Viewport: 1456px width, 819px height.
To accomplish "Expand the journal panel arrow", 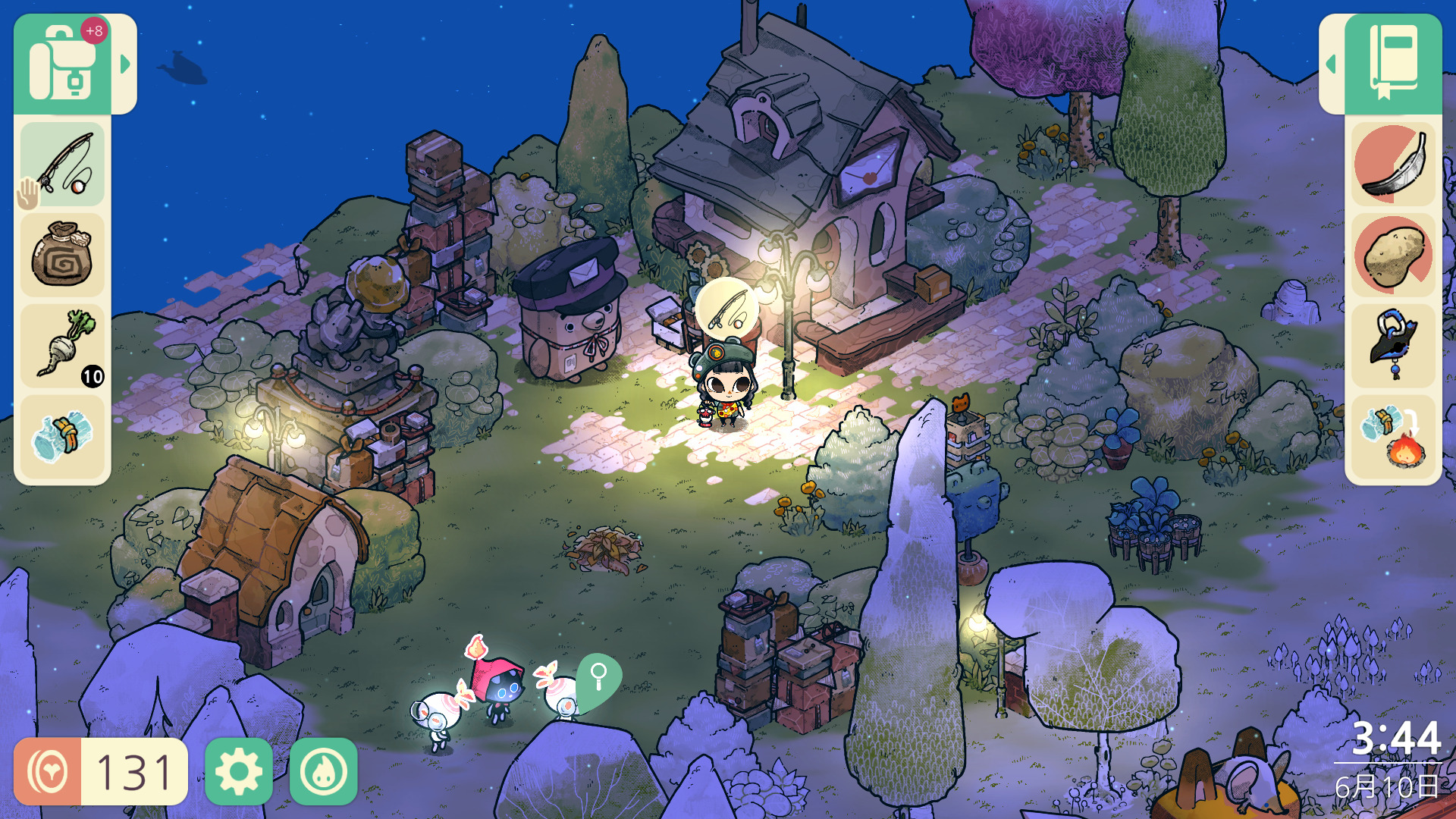I will [x=1331, y=64].
